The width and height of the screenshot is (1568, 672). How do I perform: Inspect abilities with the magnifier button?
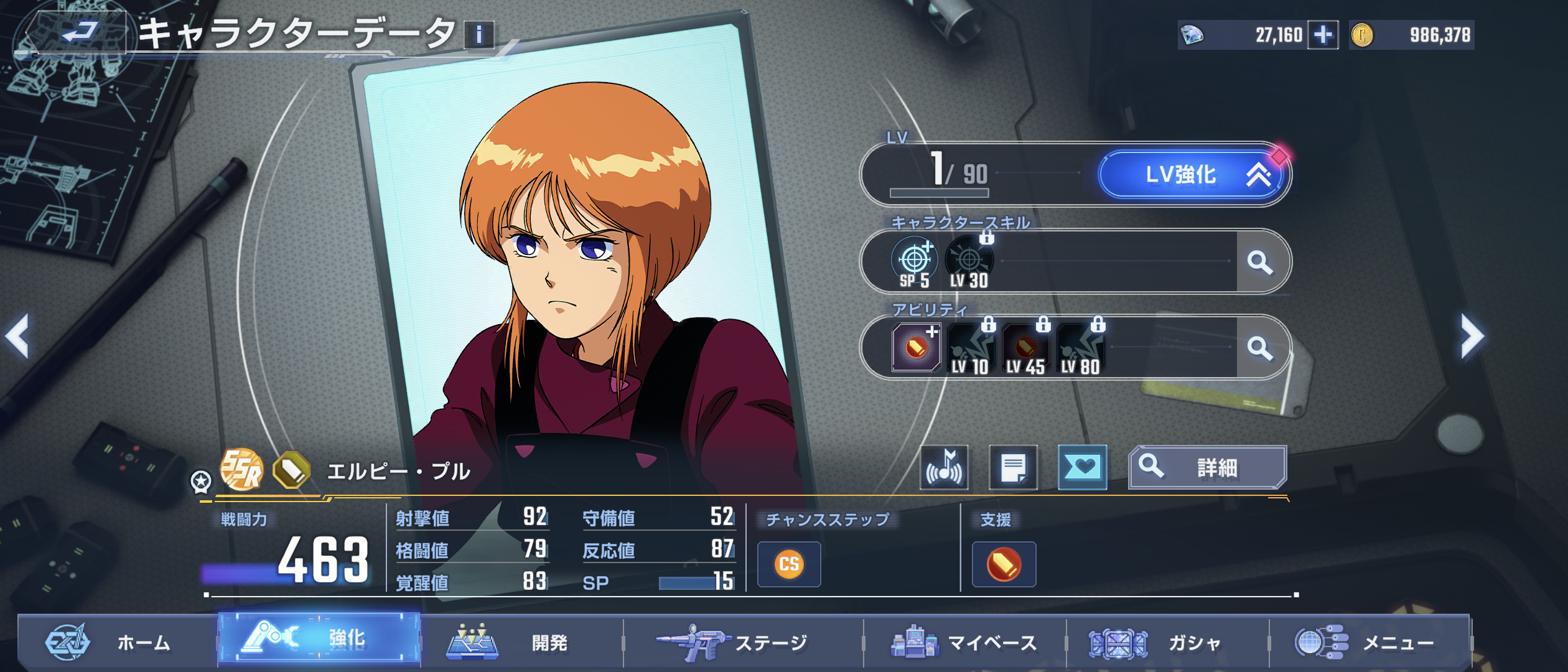point(1260,348)
